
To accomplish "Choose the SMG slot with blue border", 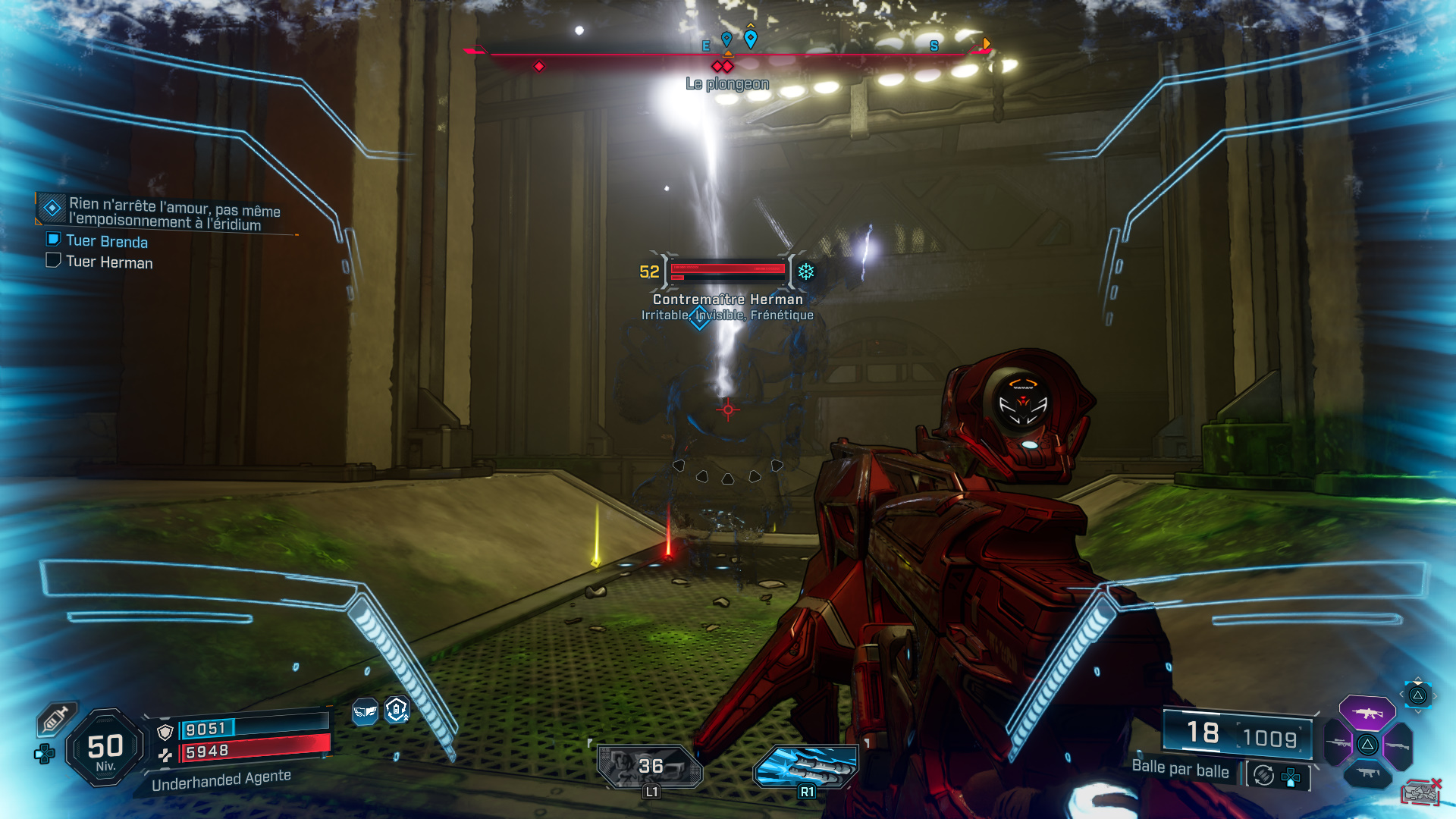I will click(1368, 773).
